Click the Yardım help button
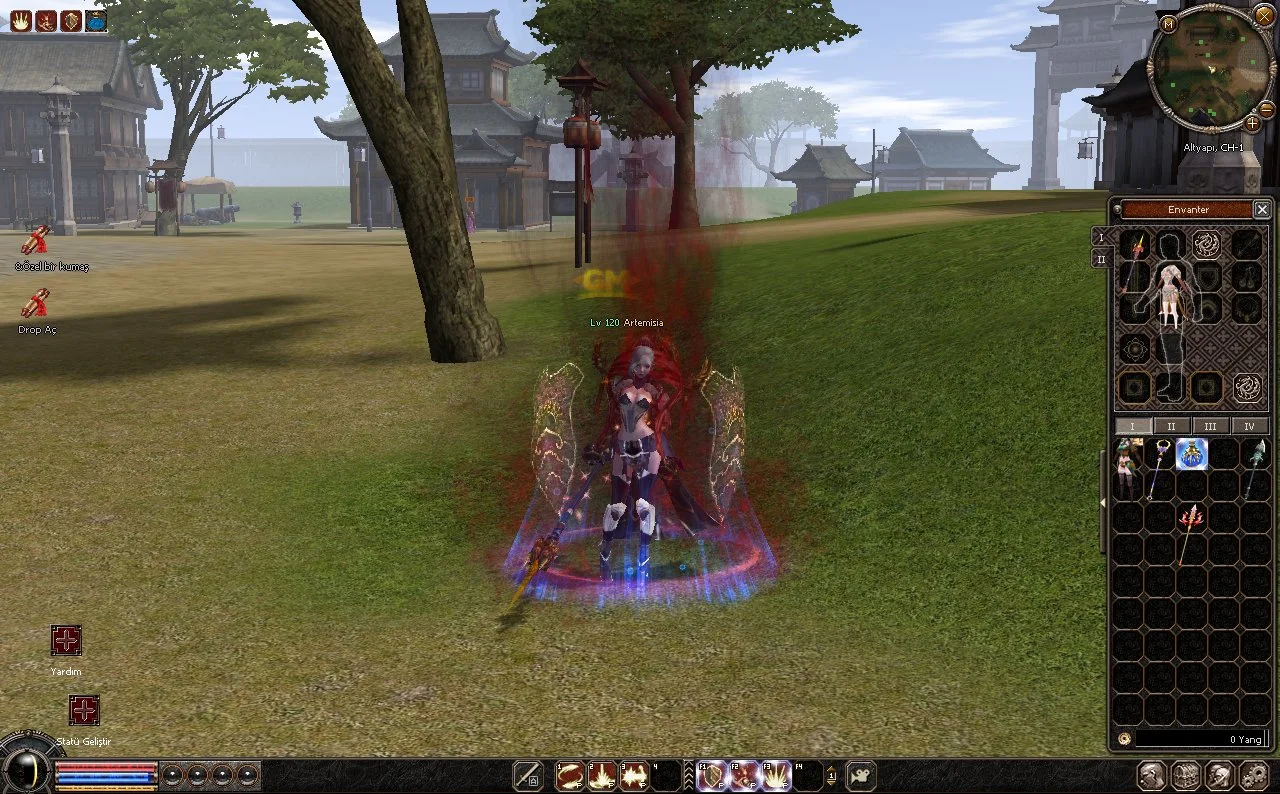 pyautogui.click(x=66, y=641)
